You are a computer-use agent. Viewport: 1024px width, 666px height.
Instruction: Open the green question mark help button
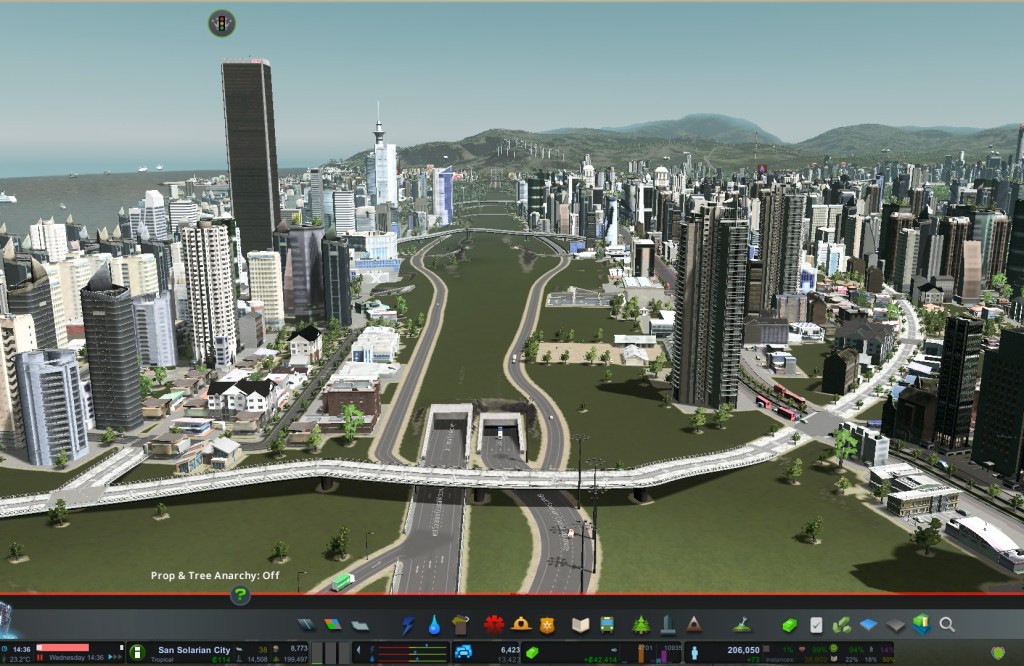tap(240, 595)
